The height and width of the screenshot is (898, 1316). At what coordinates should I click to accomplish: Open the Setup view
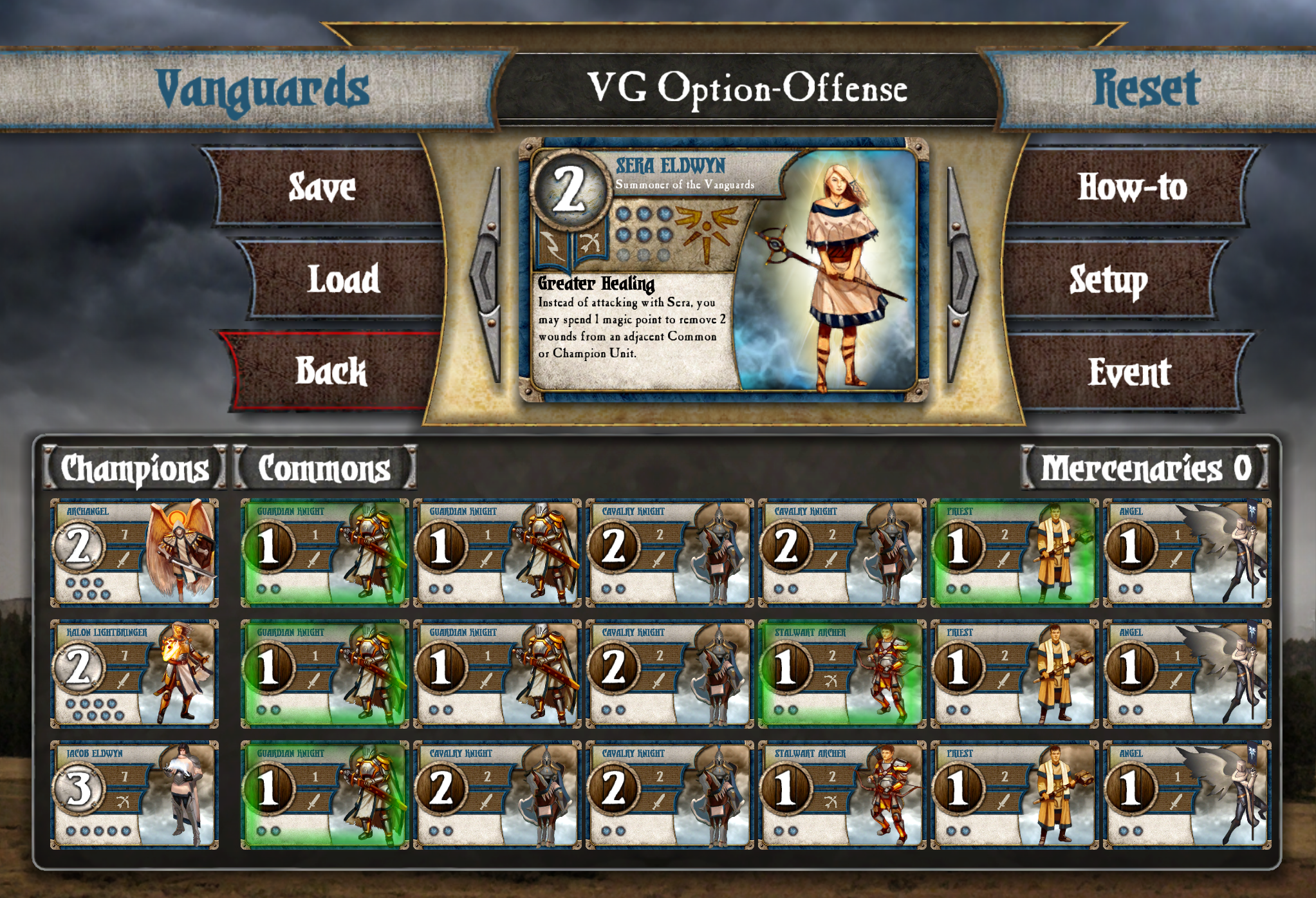[x=1108, y=279]
